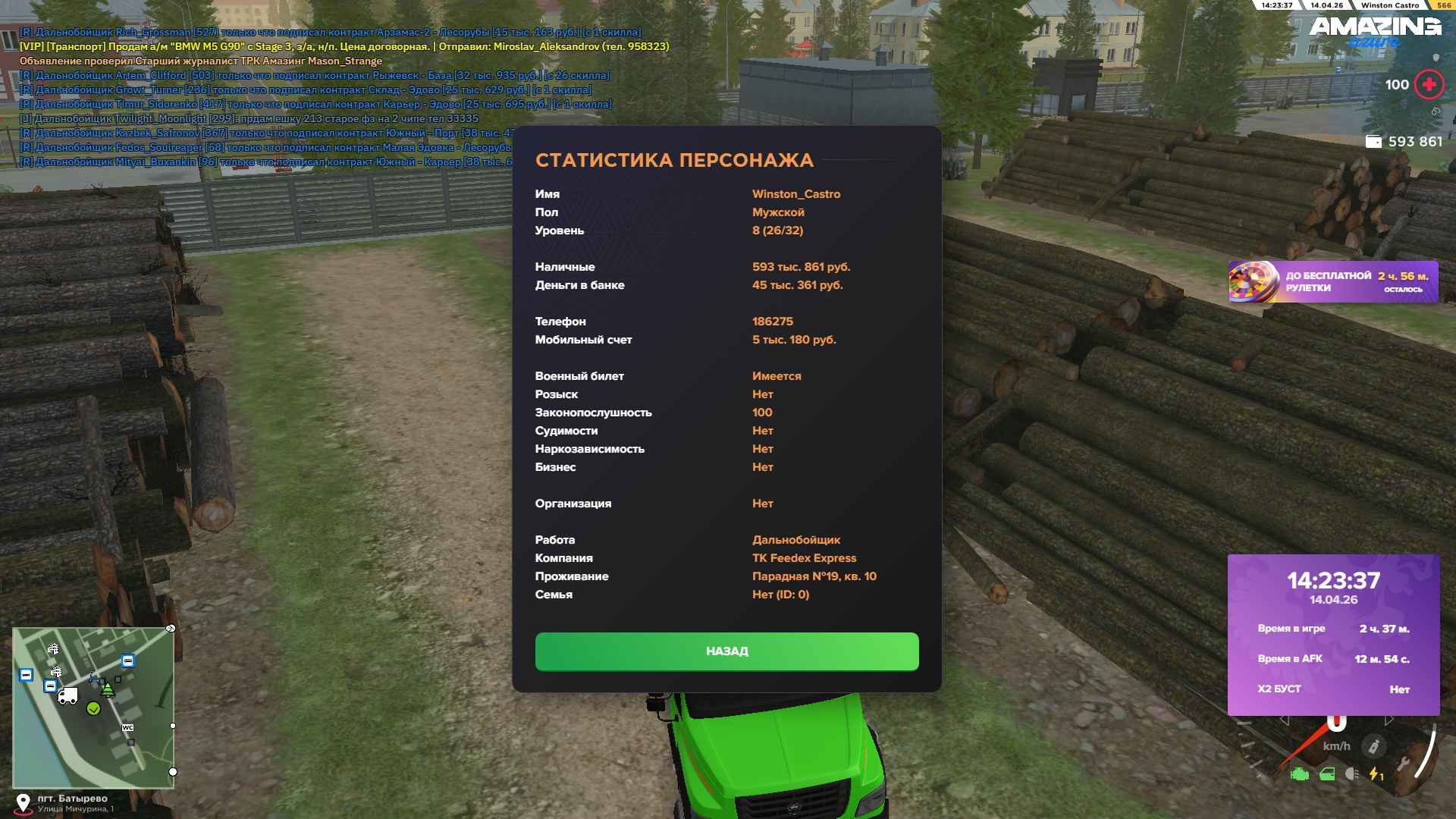Click the headlights indicator icon

[x=1351, y=774]
